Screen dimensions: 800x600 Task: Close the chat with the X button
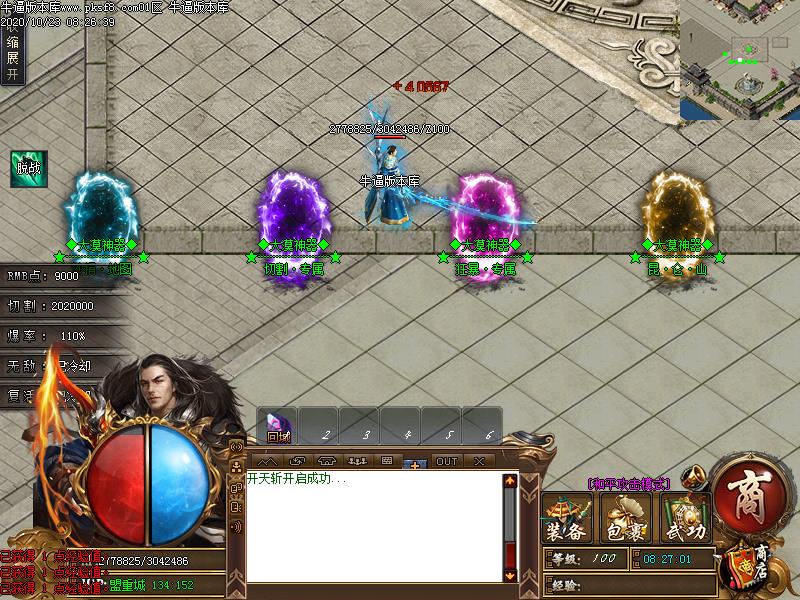(x=479, y=461)
